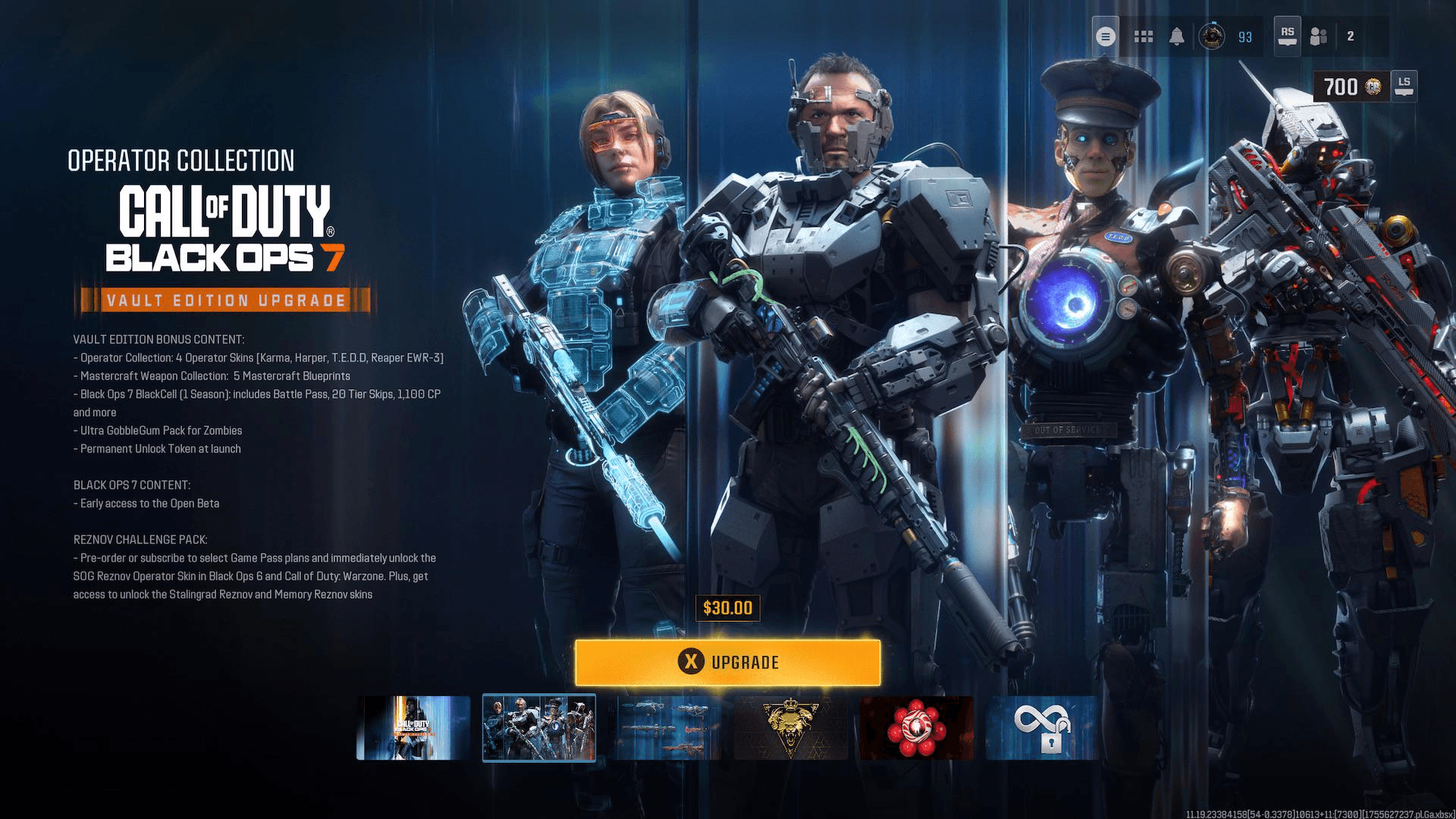This screenshot has width=1456, height=819.
Task: View notifications via the bell icon
Action: [x=1178, y=36]
